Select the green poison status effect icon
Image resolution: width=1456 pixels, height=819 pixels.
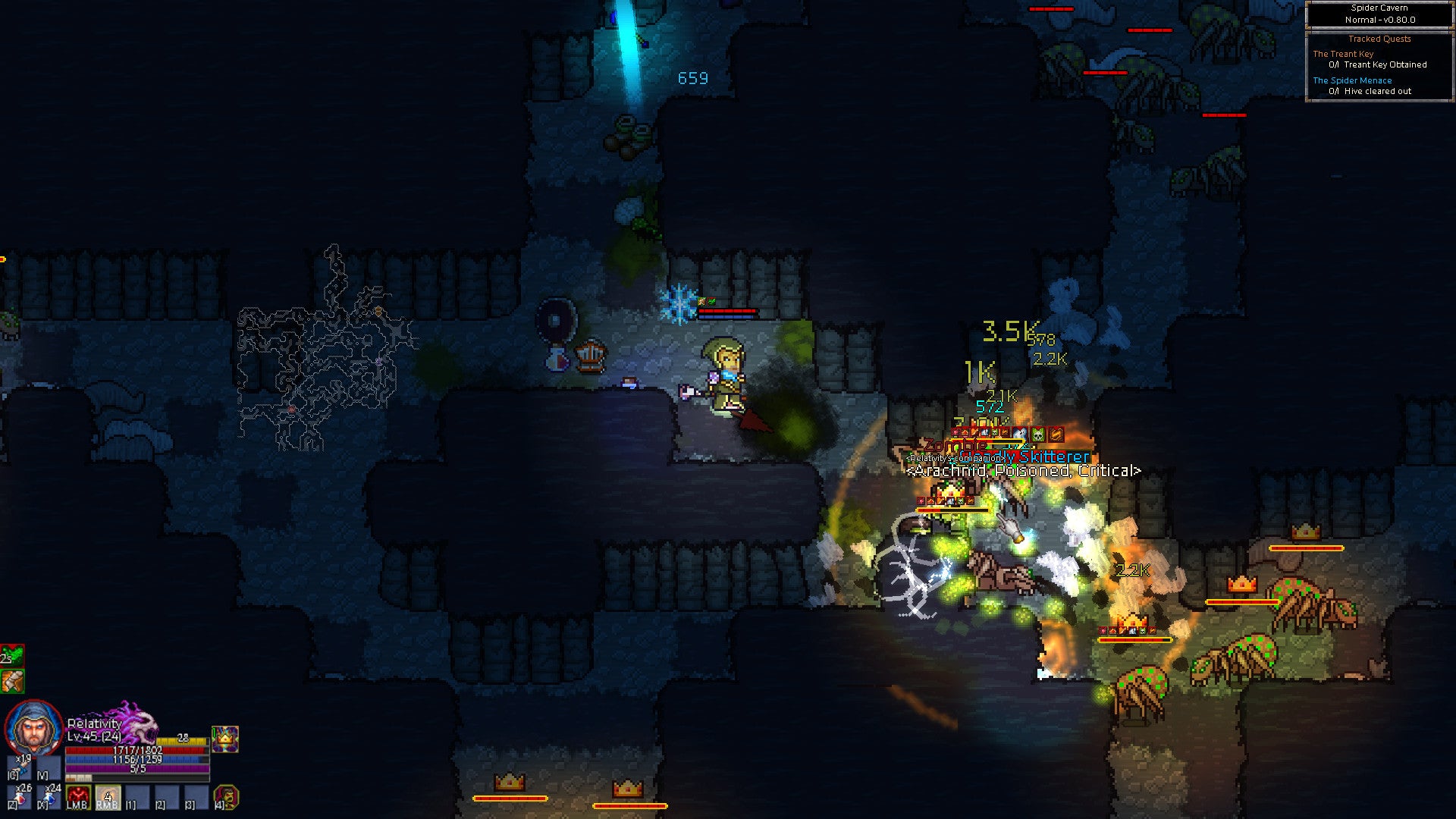click(12, 655)
